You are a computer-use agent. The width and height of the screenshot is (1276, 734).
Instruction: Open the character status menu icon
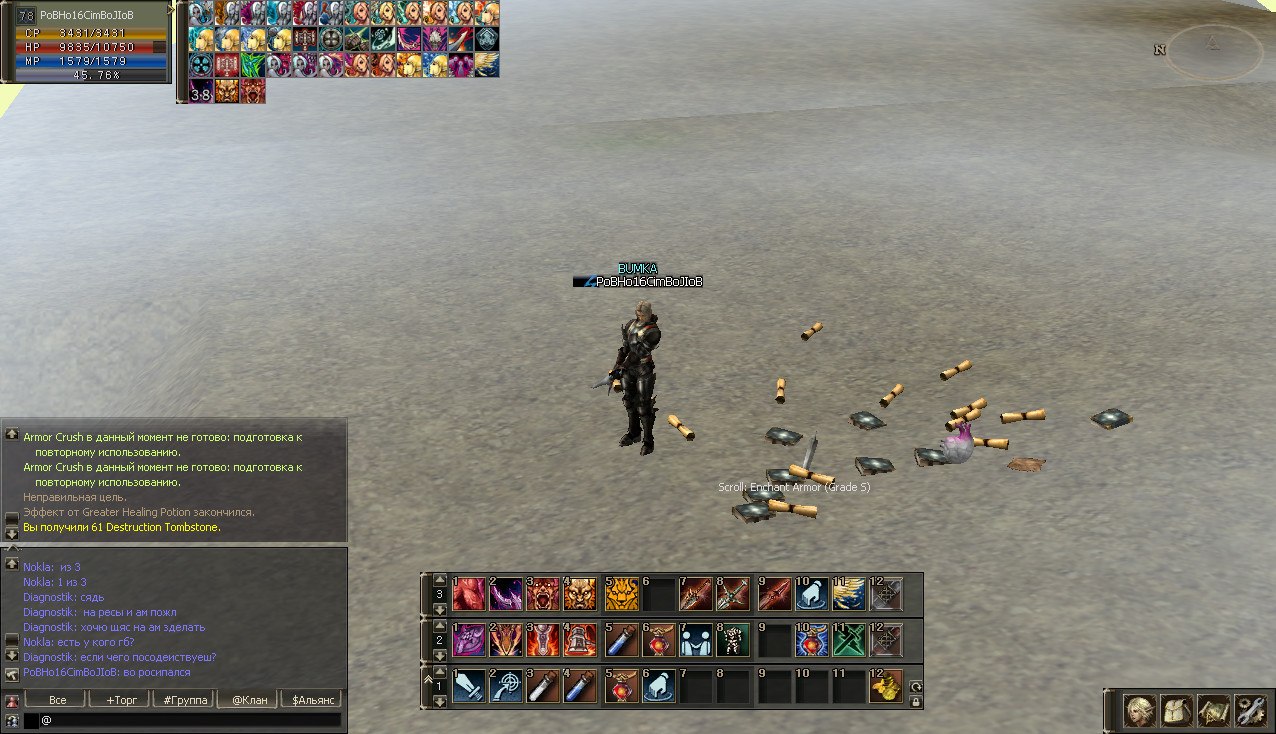(x=1139, y=711)
